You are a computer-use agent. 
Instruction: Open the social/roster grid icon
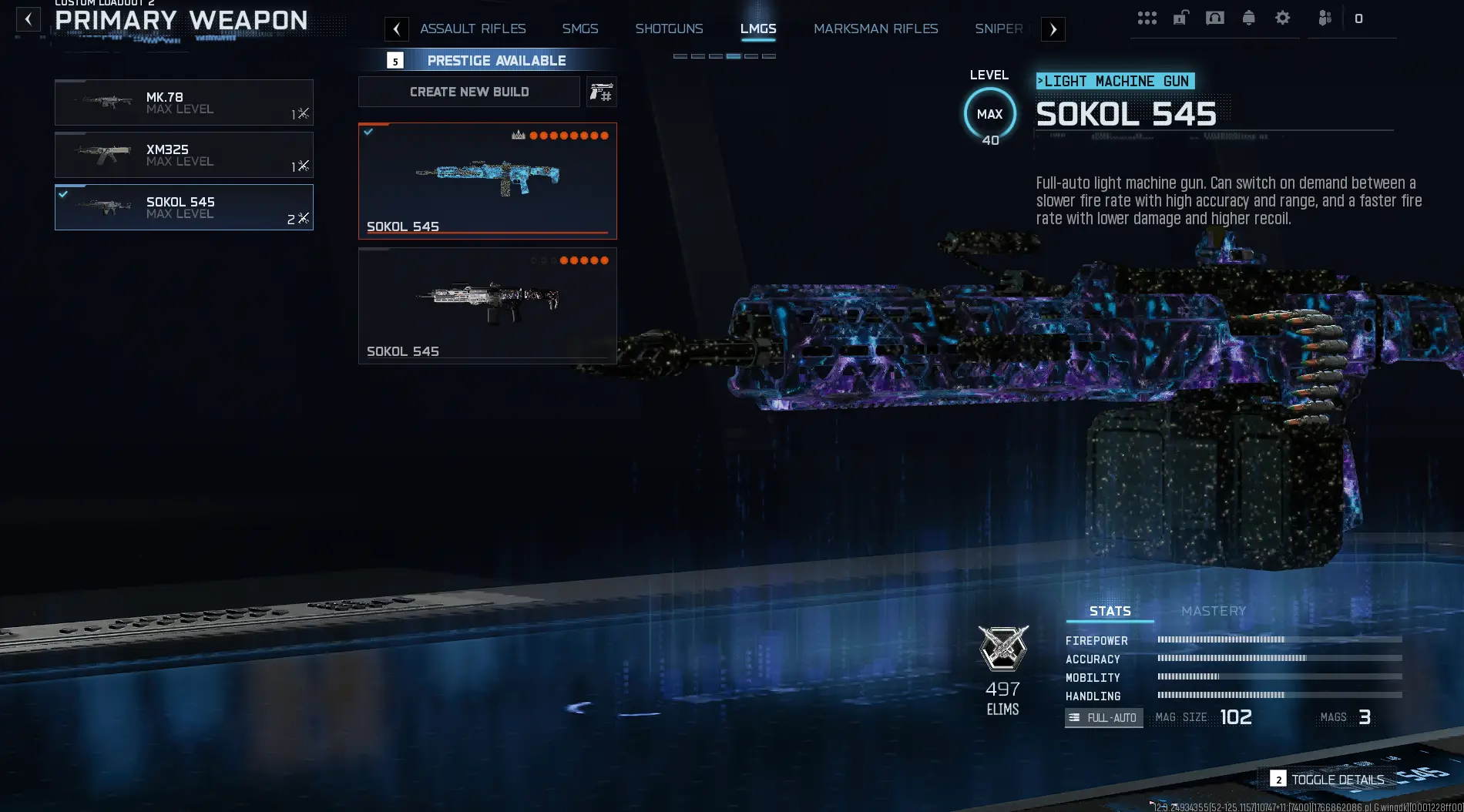(x=1147, y=17)
